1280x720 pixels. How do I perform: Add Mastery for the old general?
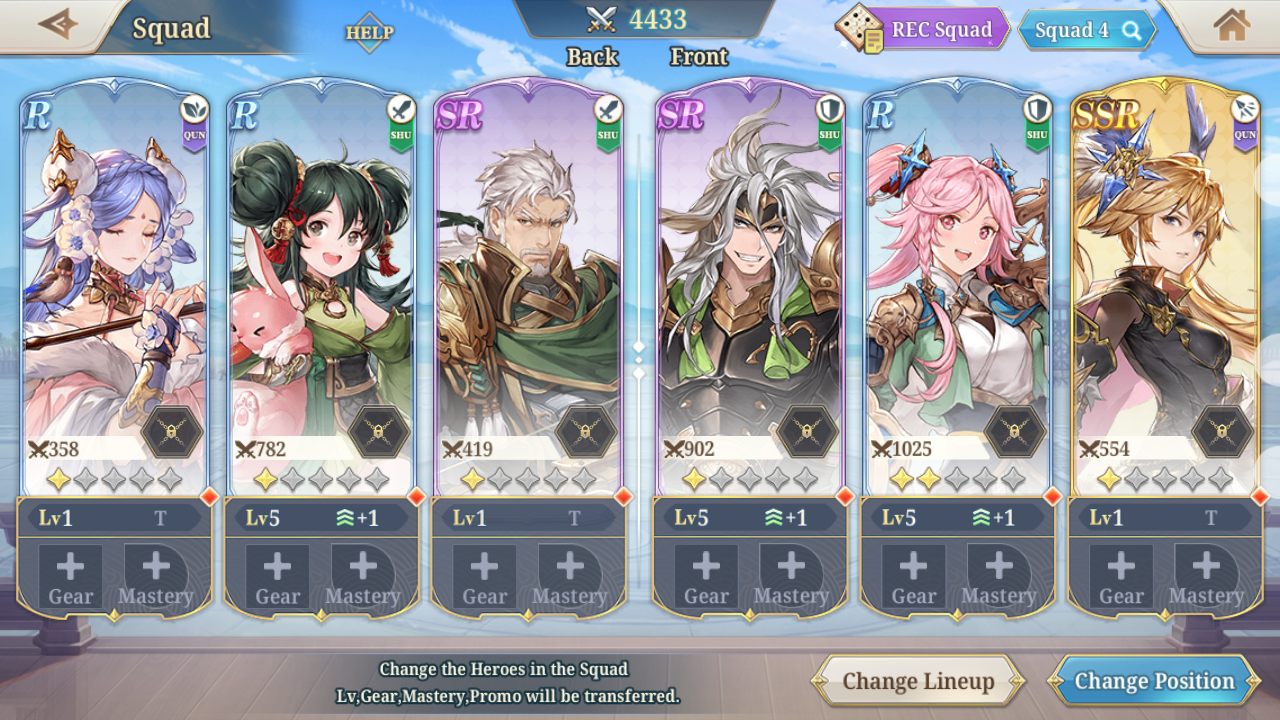point(570,576)
